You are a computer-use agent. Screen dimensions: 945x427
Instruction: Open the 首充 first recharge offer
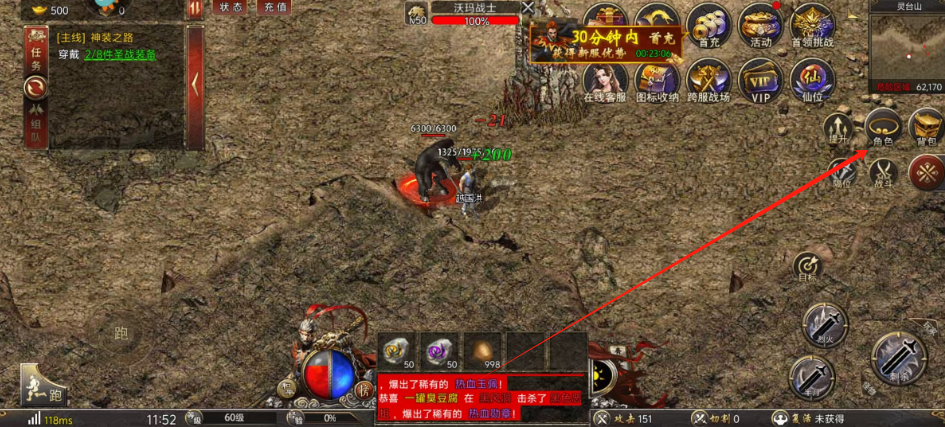[711, 25]
